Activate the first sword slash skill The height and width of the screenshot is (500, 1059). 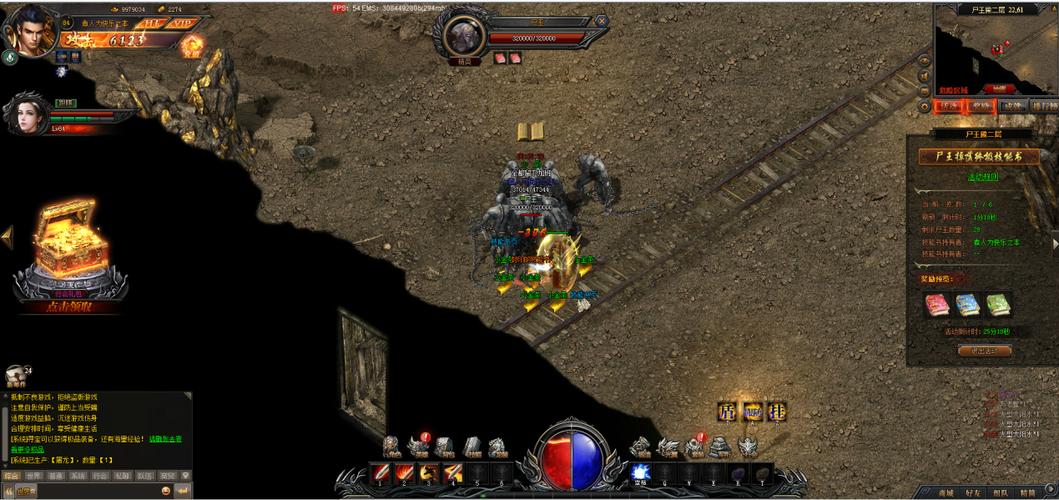381,472
